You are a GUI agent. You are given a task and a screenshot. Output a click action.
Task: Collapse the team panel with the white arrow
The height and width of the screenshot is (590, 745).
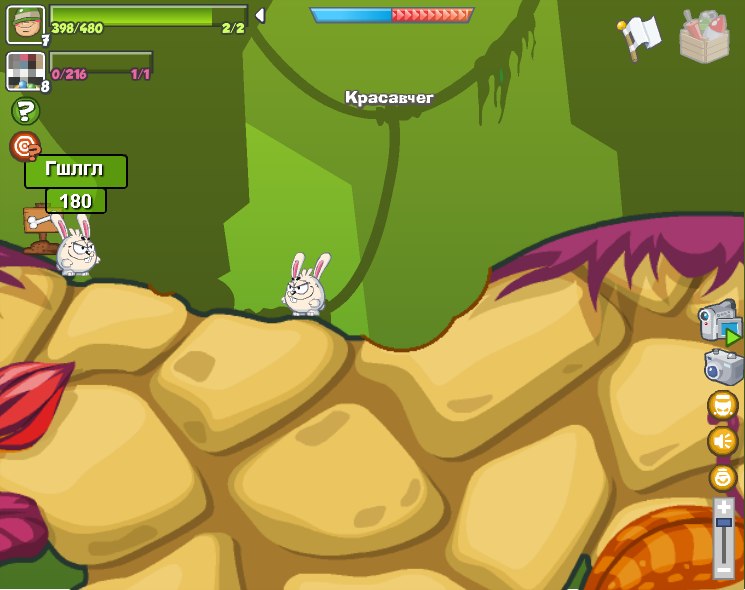[260, 15]
